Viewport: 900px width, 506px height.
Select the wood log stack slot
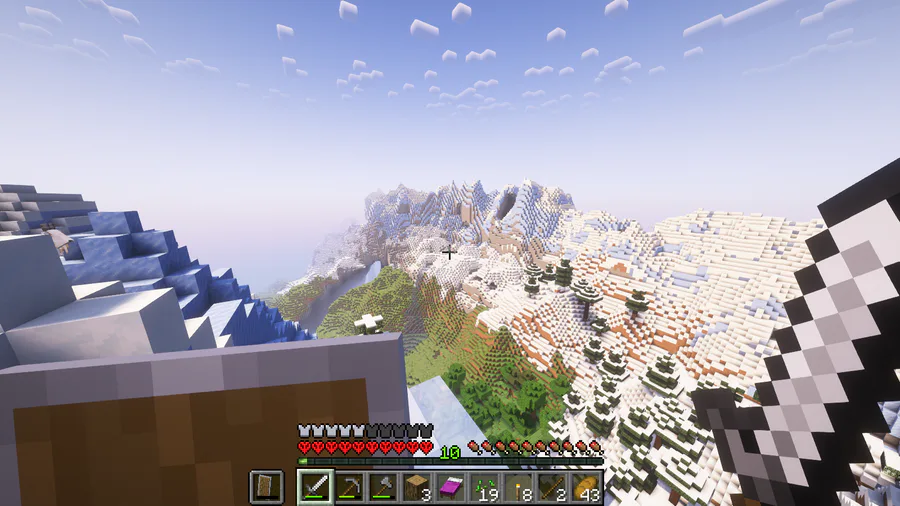pyautogui.click(x=417, y=487)
